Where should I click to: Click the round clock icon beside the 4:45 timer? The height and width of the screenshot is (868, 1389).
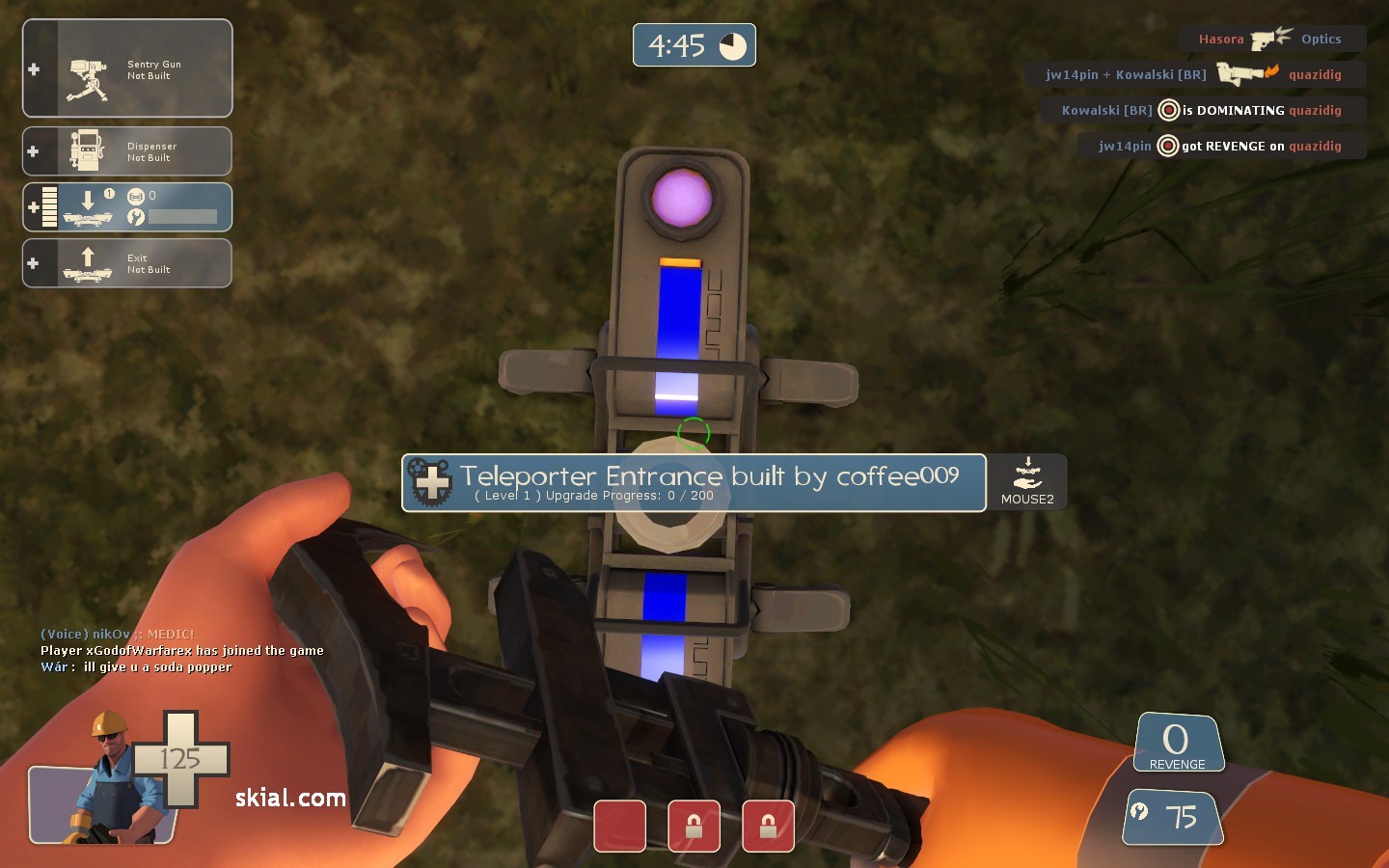pyautogui.click(x=732, y=44)
